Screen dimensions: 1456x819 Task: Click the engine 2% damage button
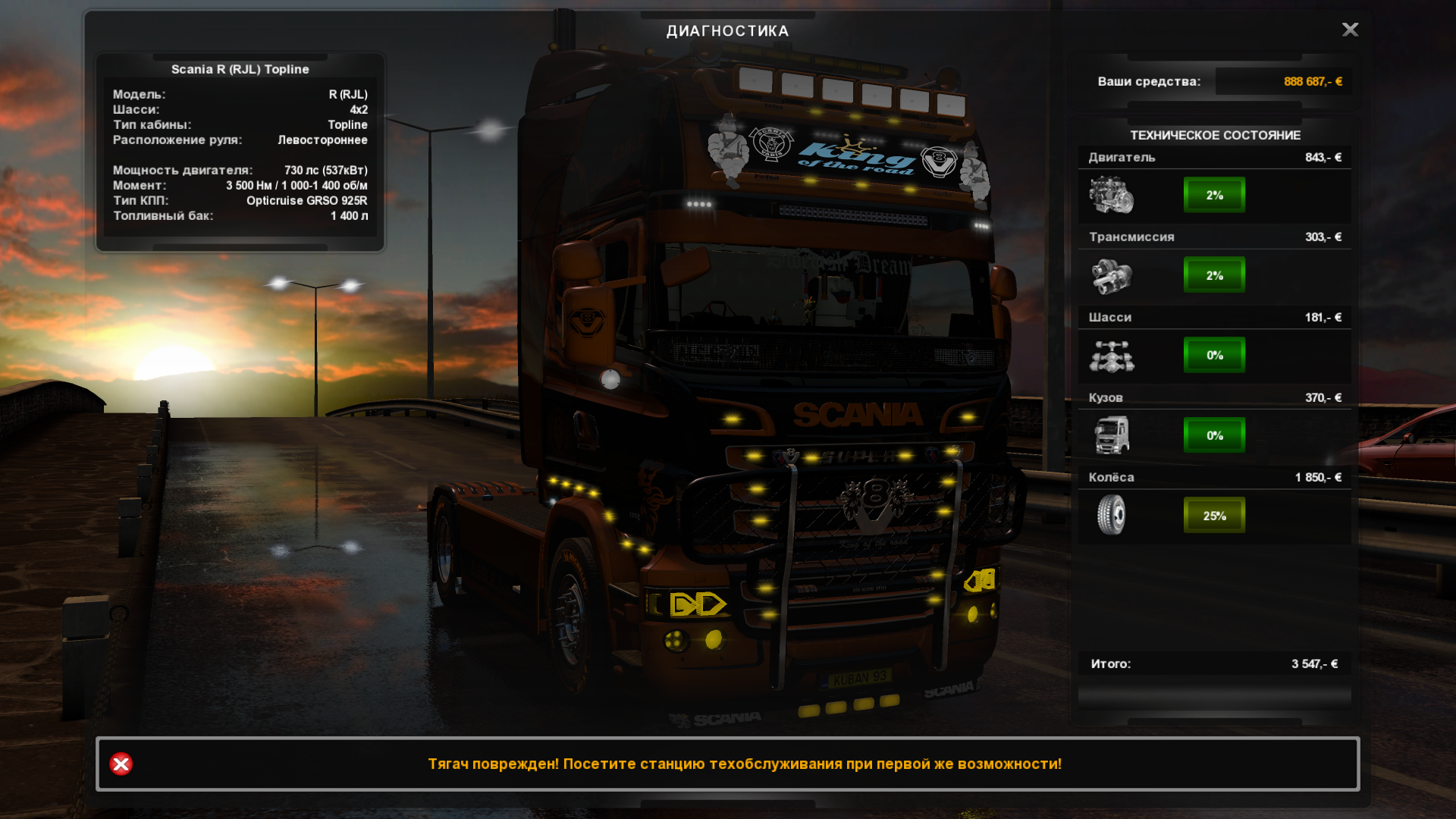(1214, 195)
